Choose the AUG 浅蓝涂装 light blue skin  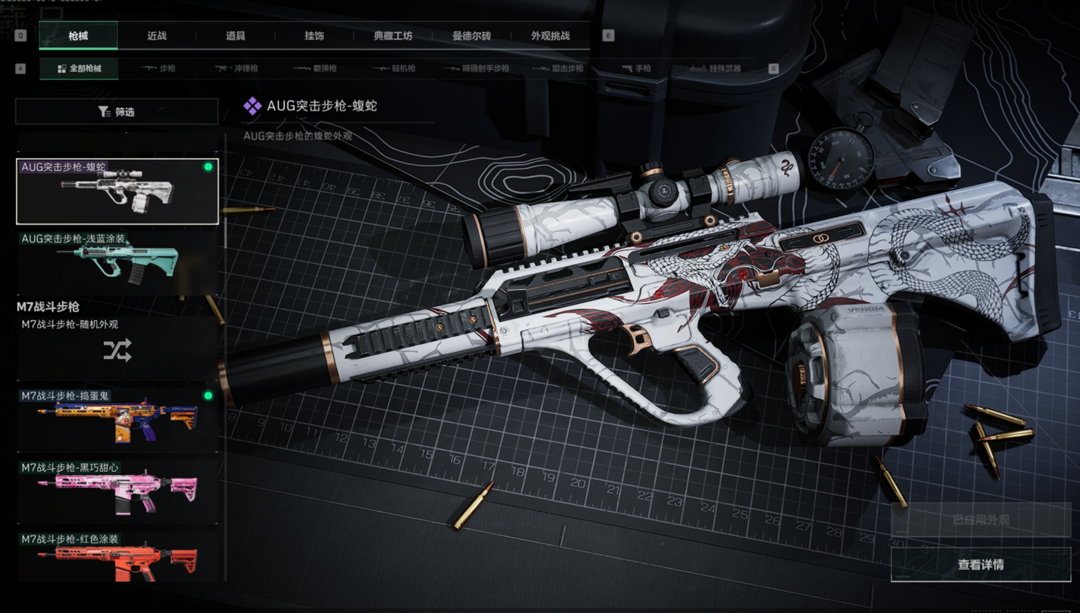click(x=117, y=258)
